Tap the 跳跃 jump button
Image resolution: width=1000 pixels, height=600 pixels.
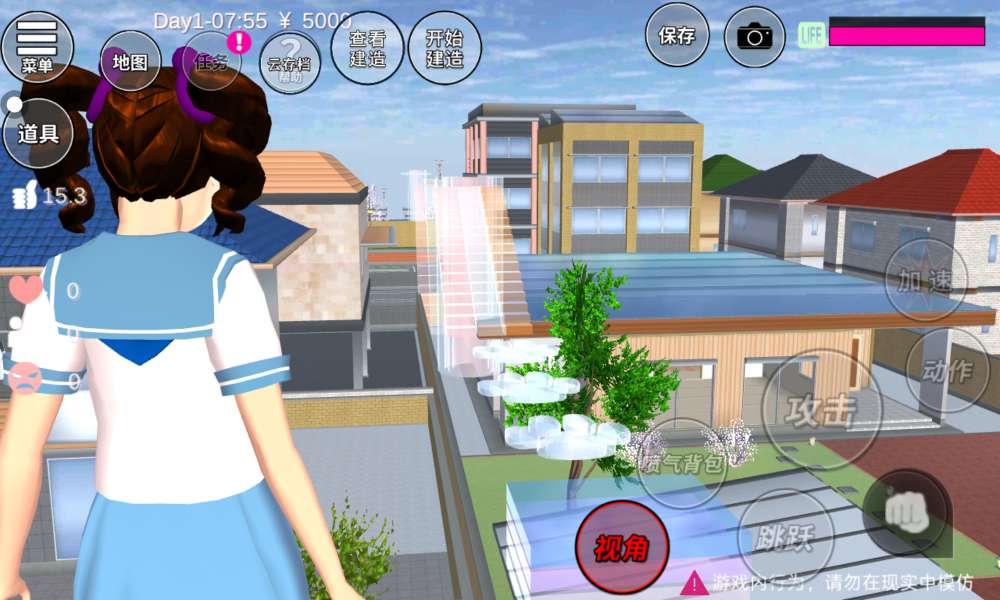(x=785, y=538)
